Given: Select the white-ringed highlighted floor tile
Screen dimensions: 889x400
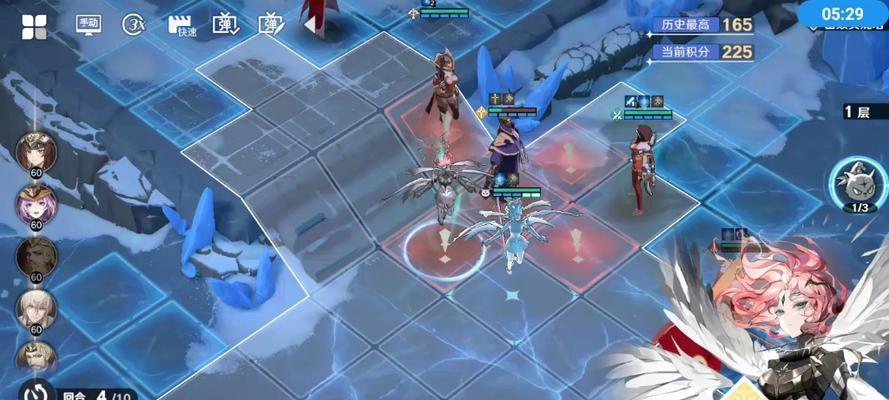Looking at the screenshot, I should pyautogui.click(x=445, y=244).
